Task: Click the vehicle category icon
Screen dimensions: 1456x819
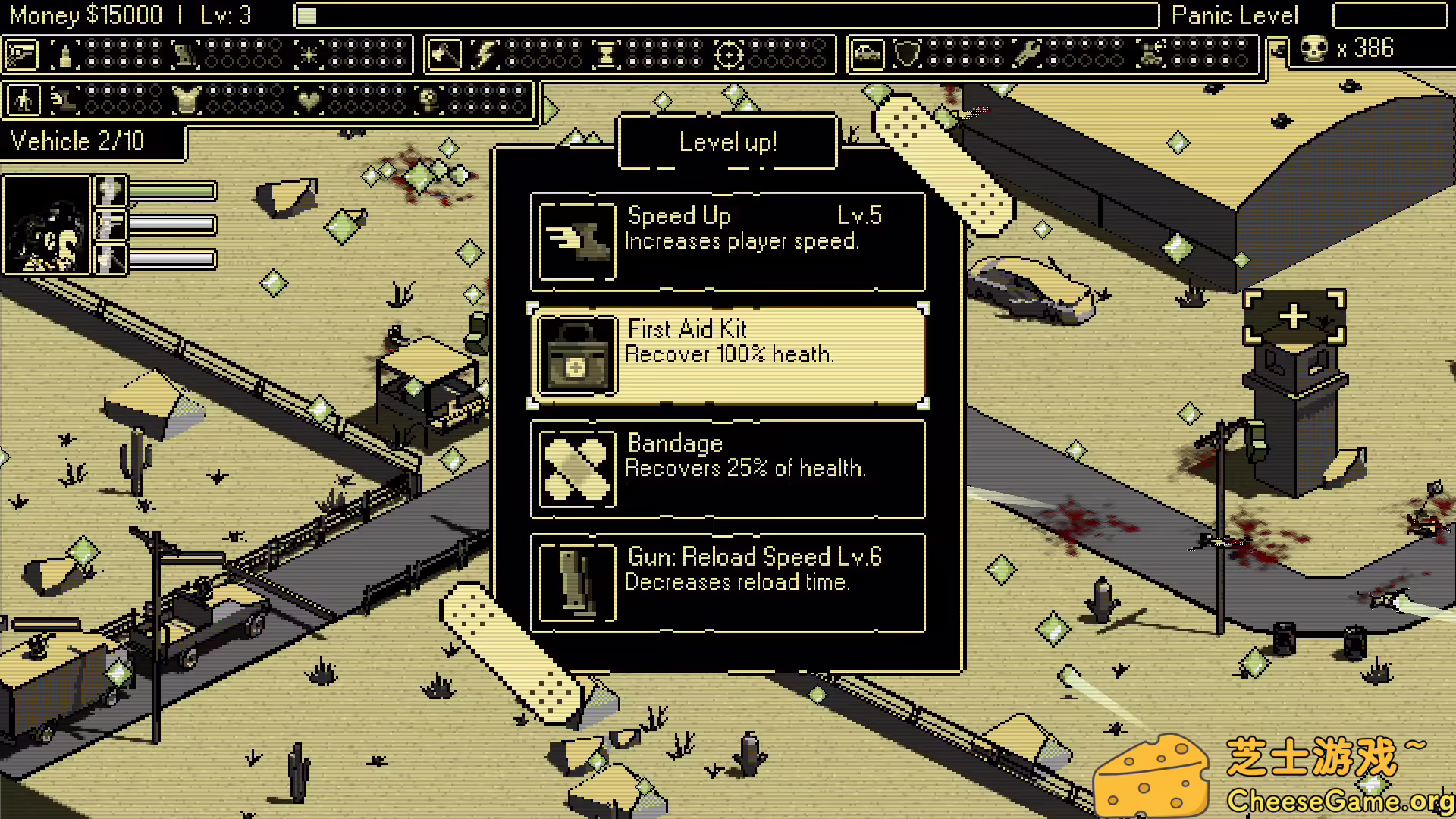Action: [x=868, y=55]
